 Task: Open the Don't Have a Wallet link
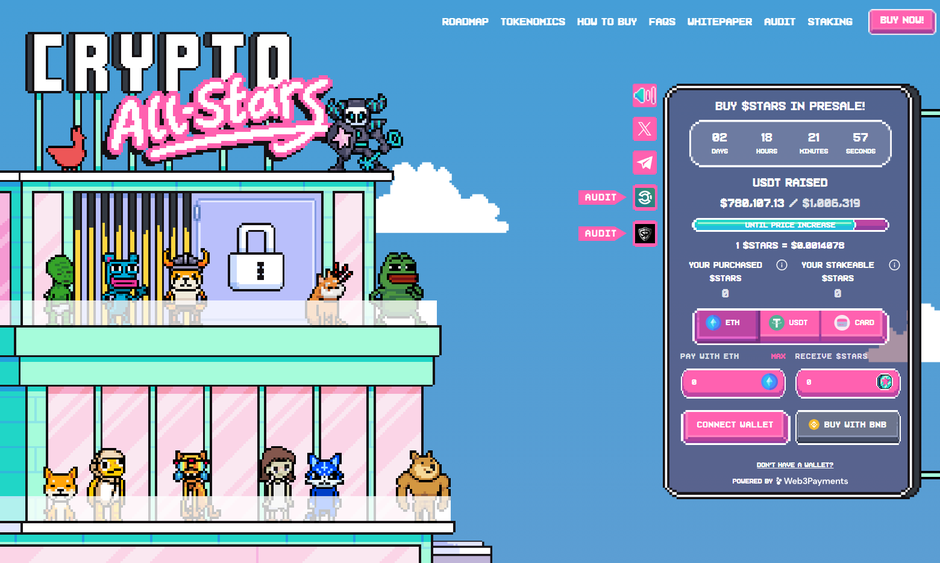click(794, 465)
